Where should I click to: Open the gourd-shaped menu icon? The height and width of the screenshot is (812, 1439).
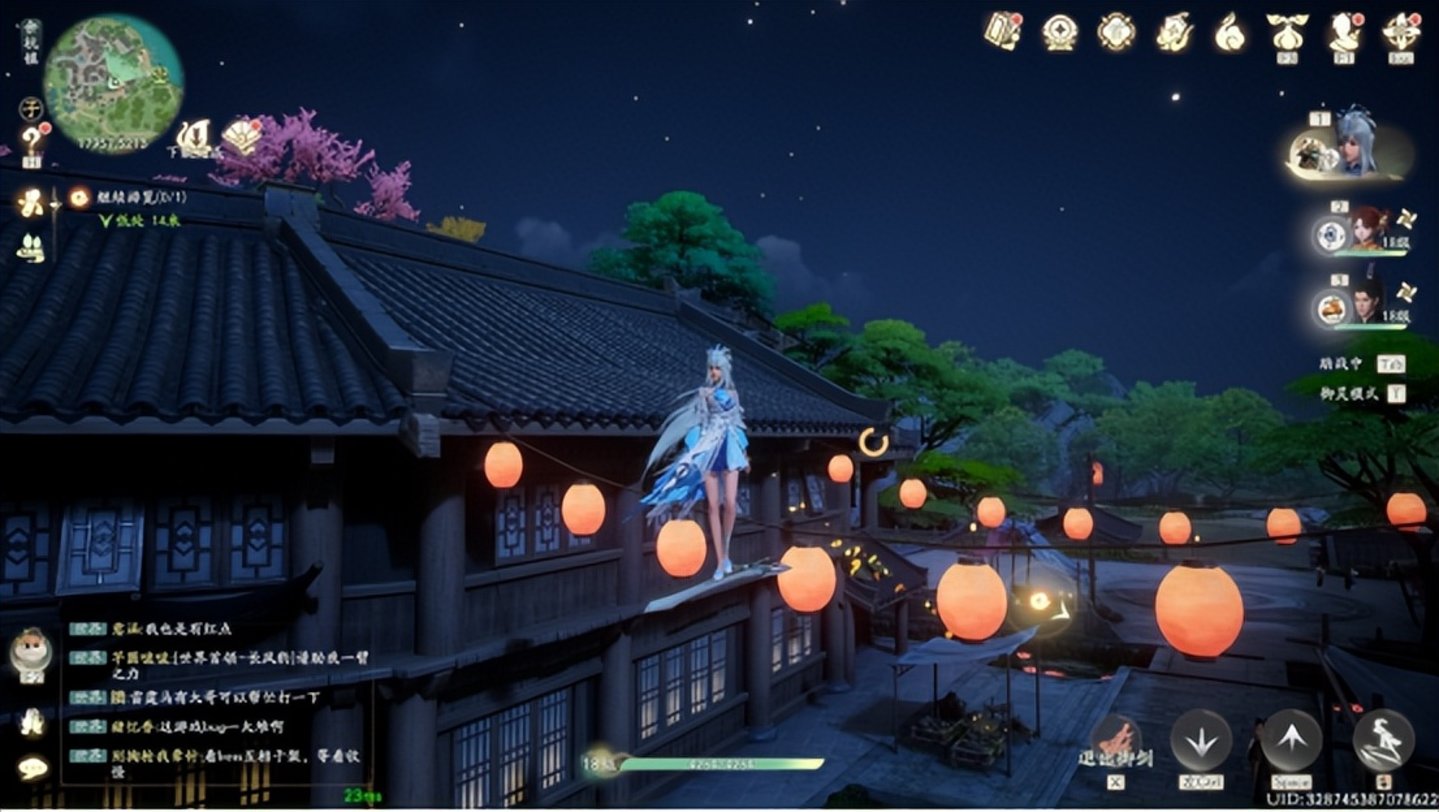click(1229, 33)
